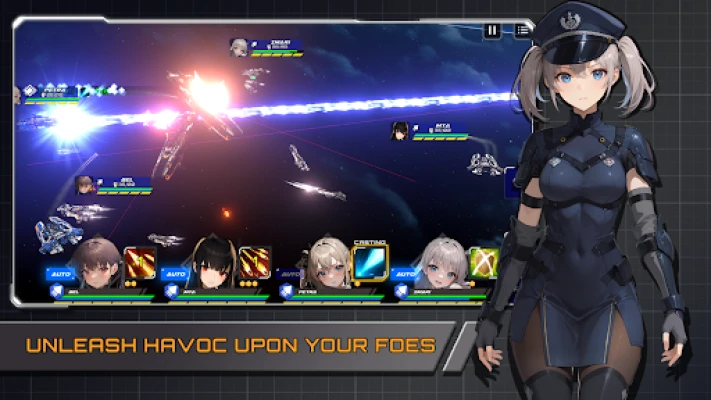Select the brown-haired pilot portrait
This screenshot has height=400, width=711.
[97, 264]
